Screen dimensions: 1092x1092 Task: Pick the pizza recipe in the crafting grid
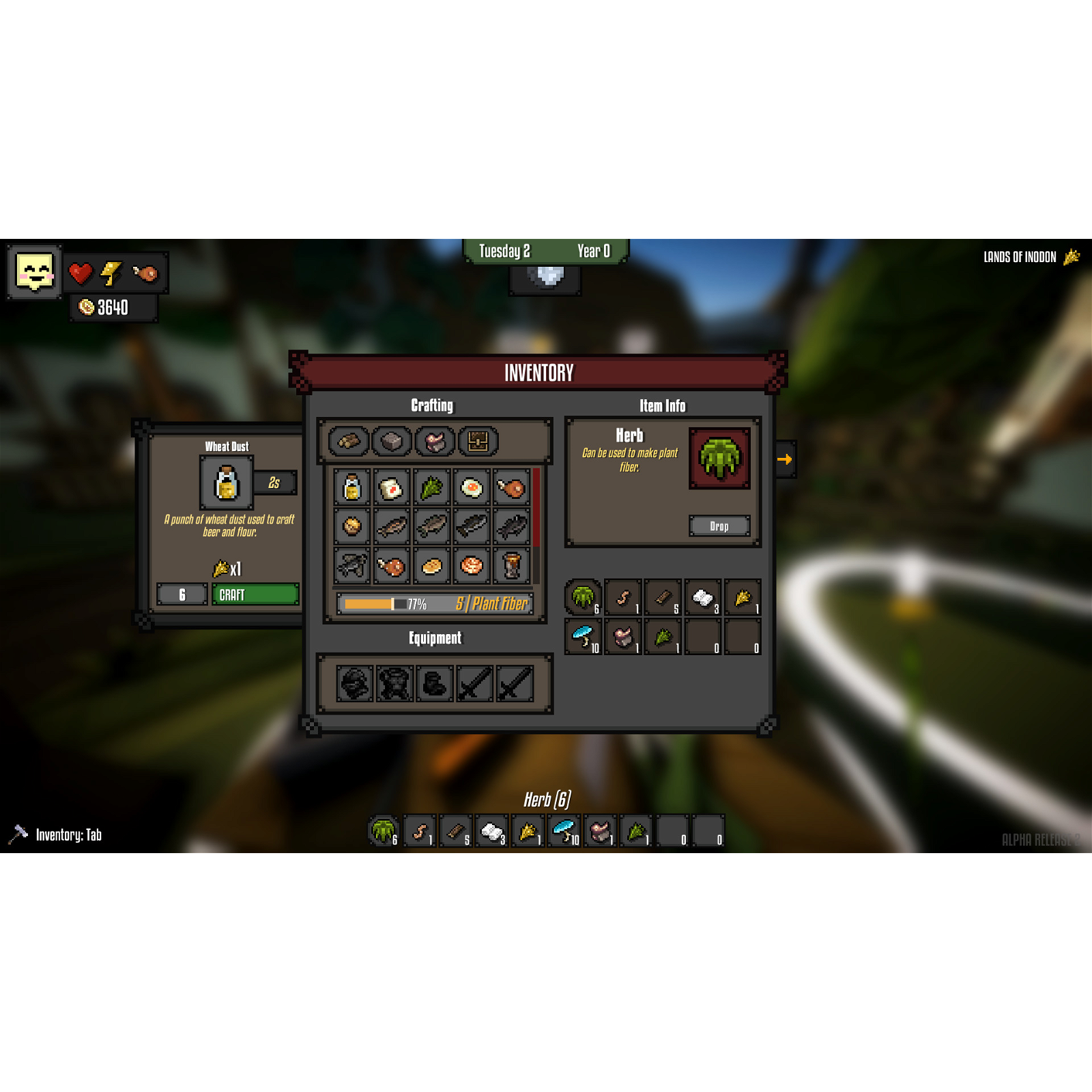click(471, 565)
